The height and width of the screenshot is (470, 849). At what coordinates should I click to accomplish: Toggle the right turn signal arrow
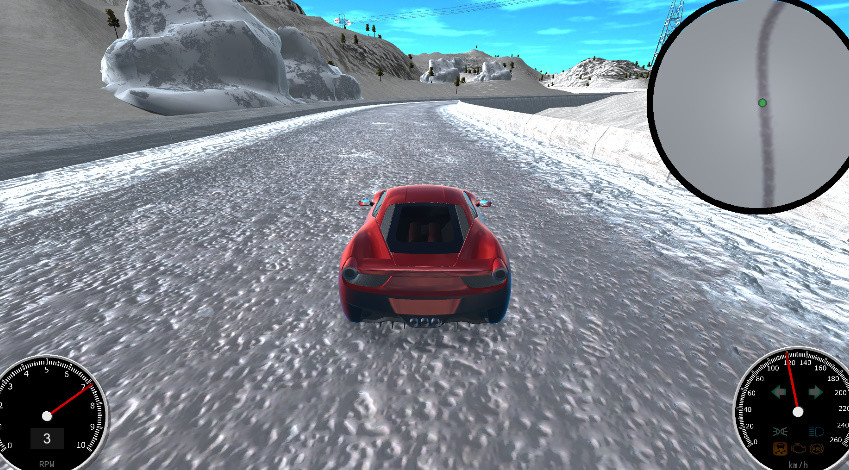pyautogui.click(x=816, y=392)
